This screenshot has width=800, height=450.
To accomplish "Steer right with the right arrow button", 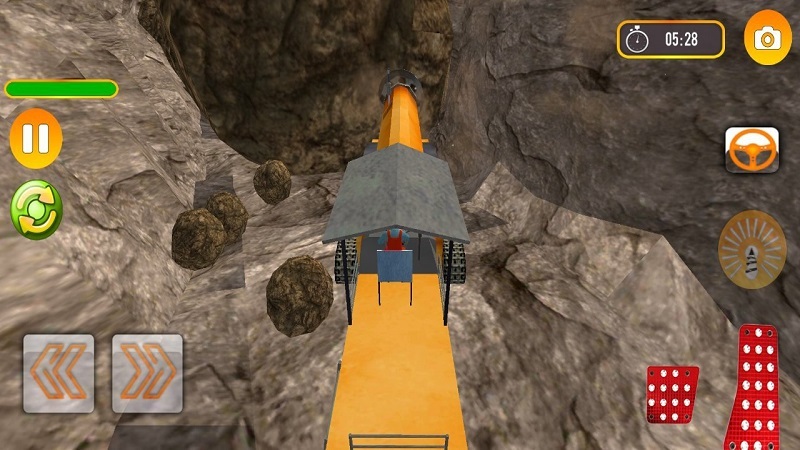I will click(x=147, y=373).
